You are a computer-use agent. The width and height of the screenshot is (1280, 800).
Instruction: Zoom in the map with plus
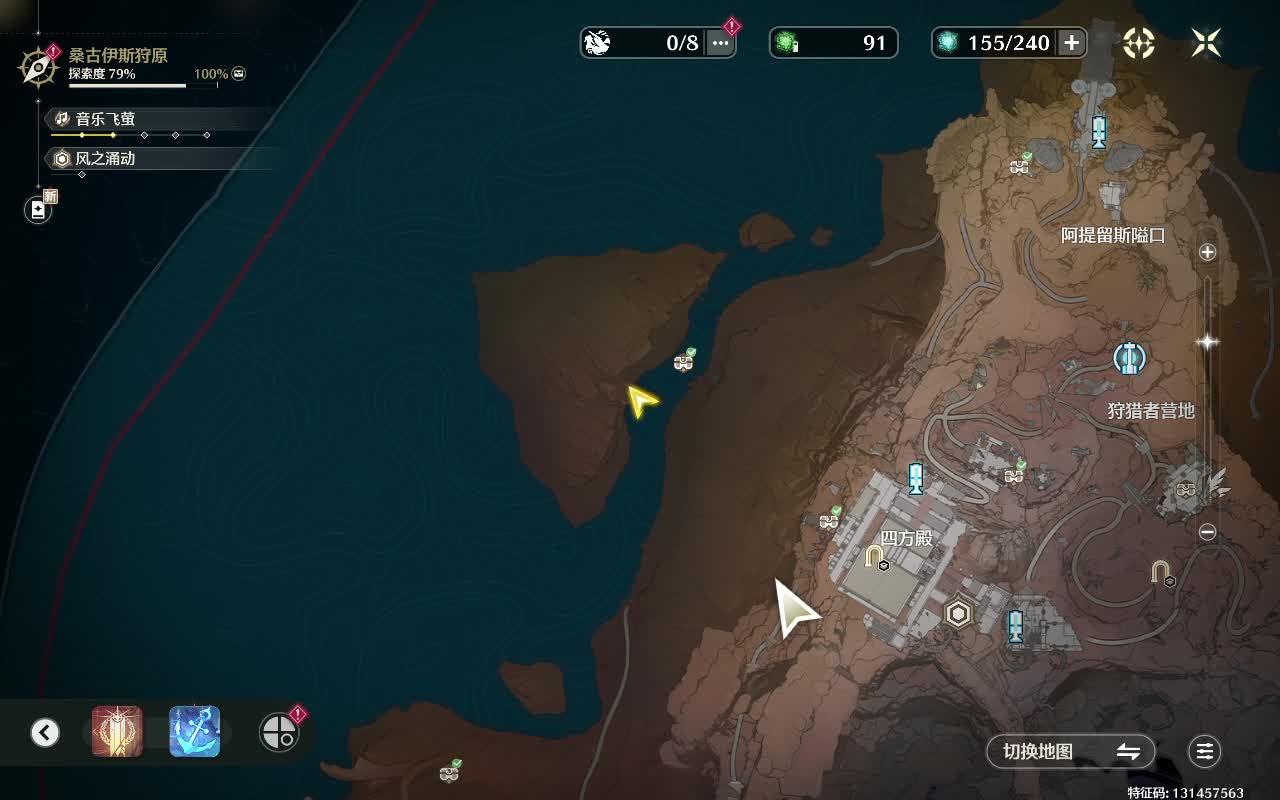point(1207,252)
